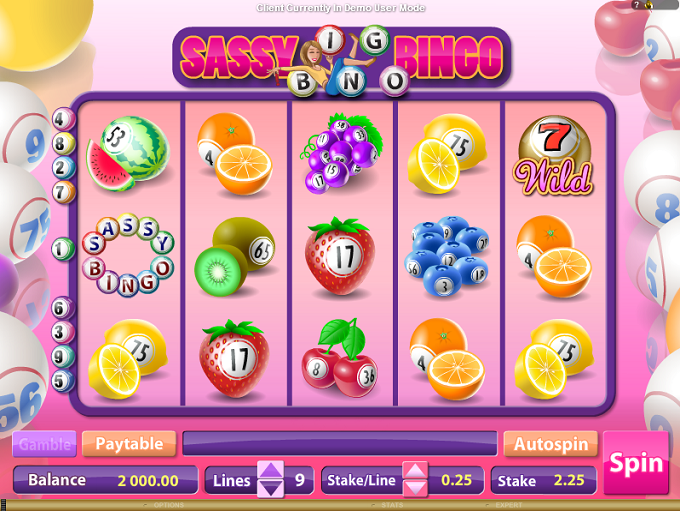The height and width of the screenshot is (511, 680).
Task: Start Autospin mode
Action: pos(550,443)
